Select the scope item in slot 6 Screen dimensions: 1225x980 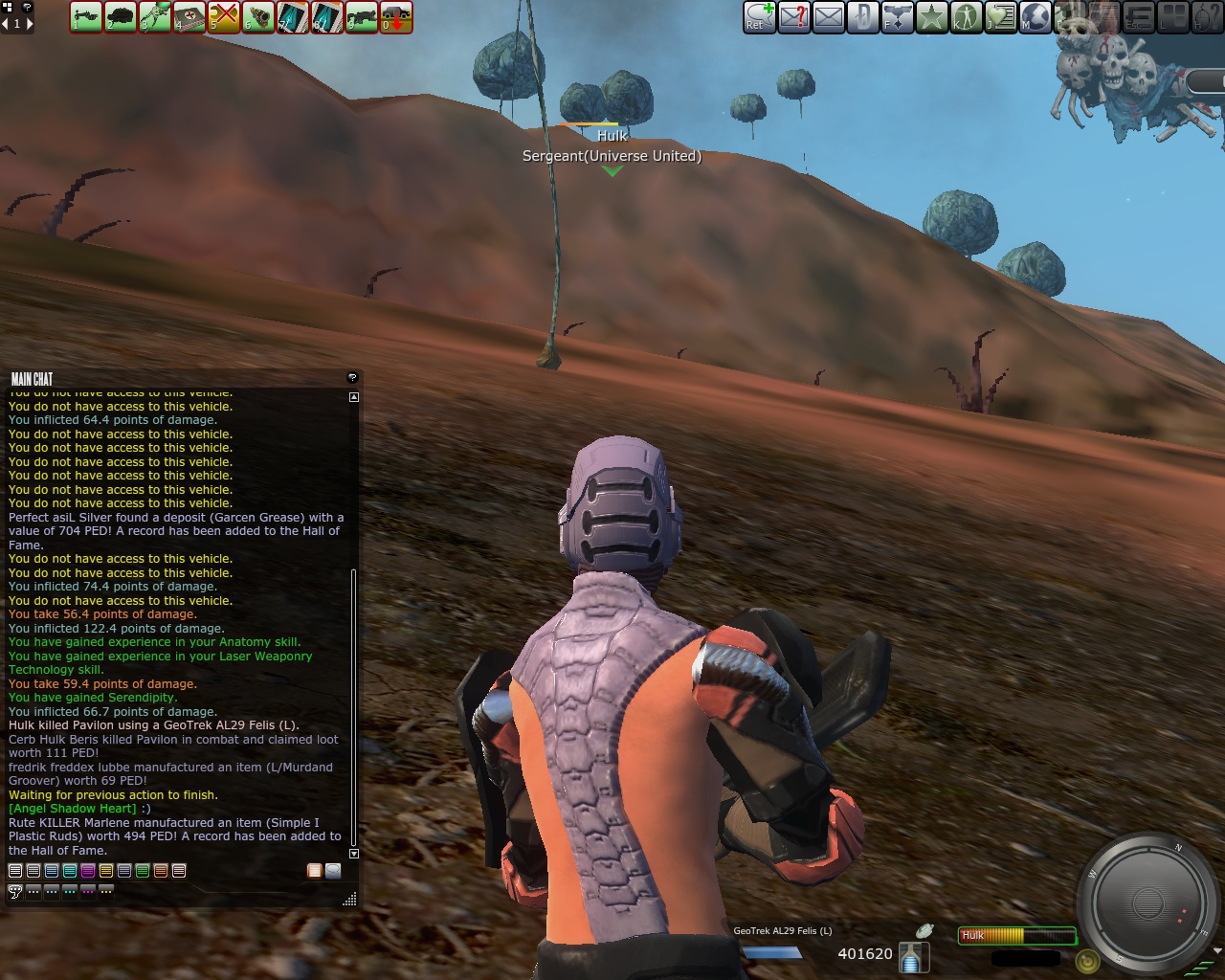pyautogui.click(x=258, y=16)
